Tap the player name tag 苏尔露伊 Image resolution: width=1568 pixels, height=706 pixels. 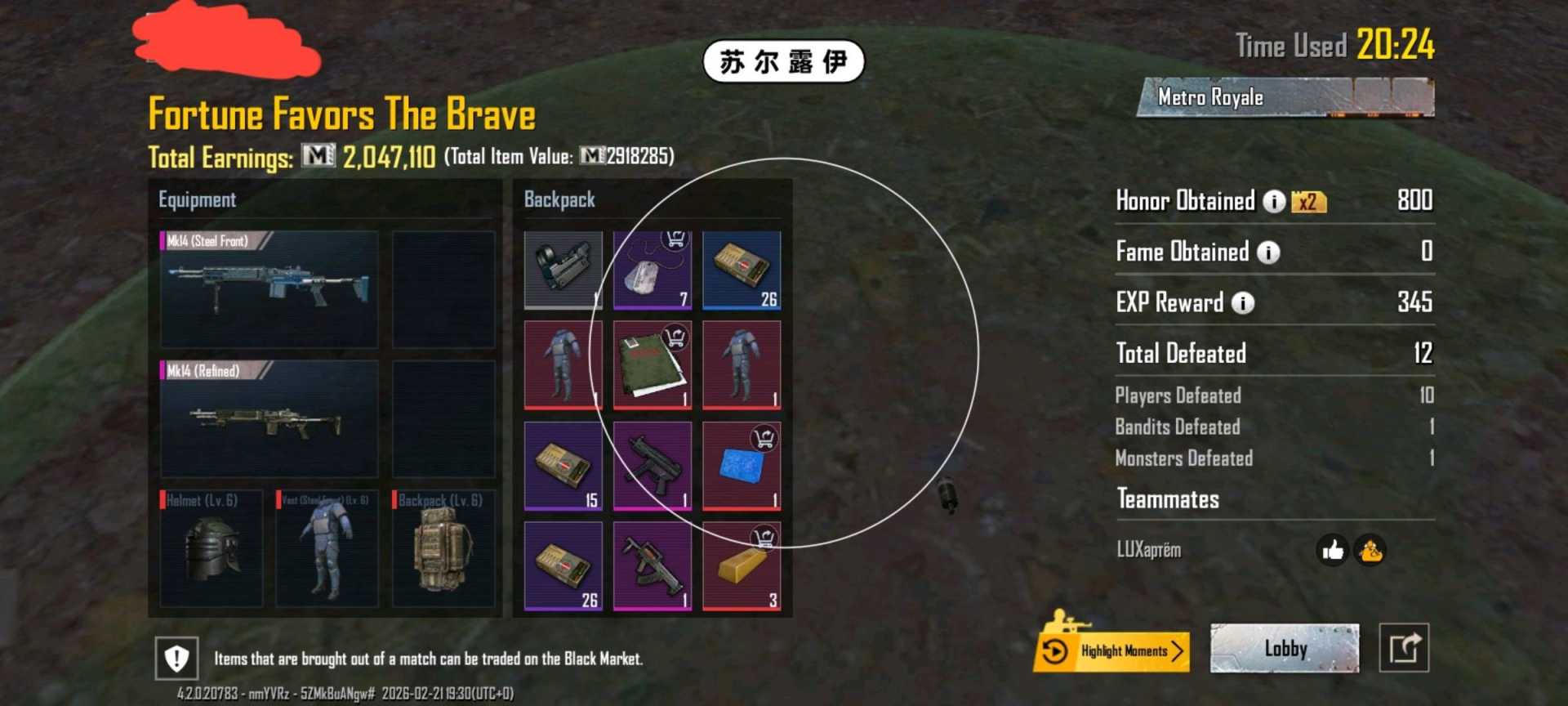click(783, 59)
